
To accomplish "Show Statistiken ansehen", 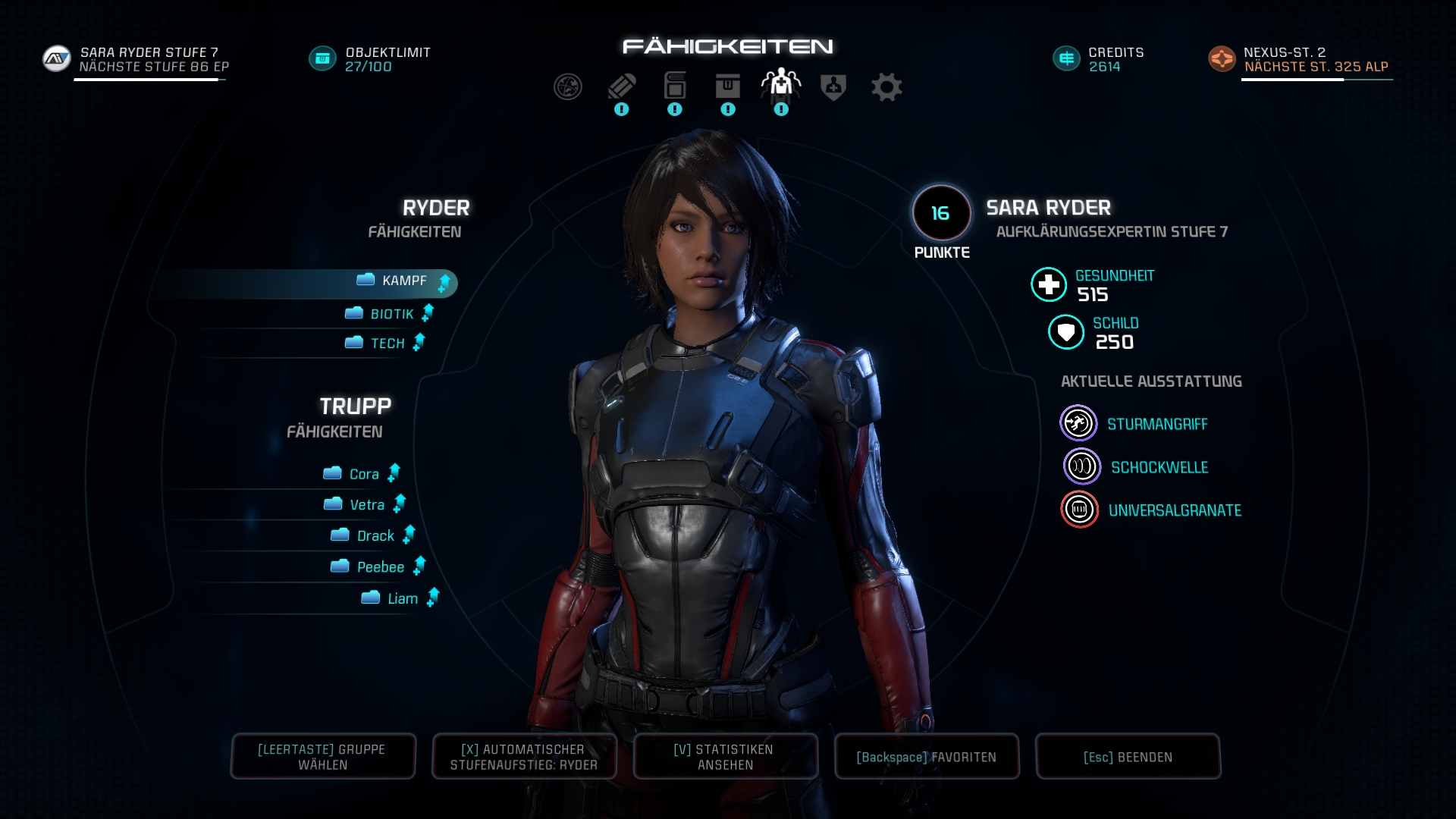I will (x=726, y=757).
